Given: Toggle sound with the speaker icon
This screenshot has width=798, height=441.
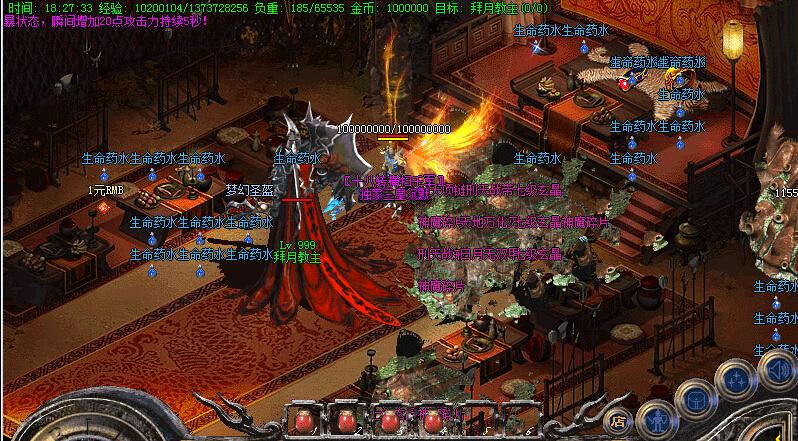Looking at the screenshot, I should tap(778, 372).
